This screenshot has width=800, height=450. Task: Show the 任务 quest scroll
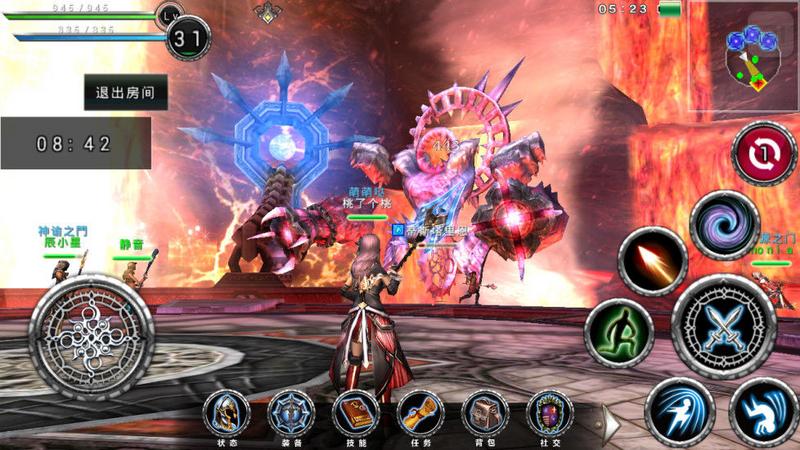coord(420,412)
